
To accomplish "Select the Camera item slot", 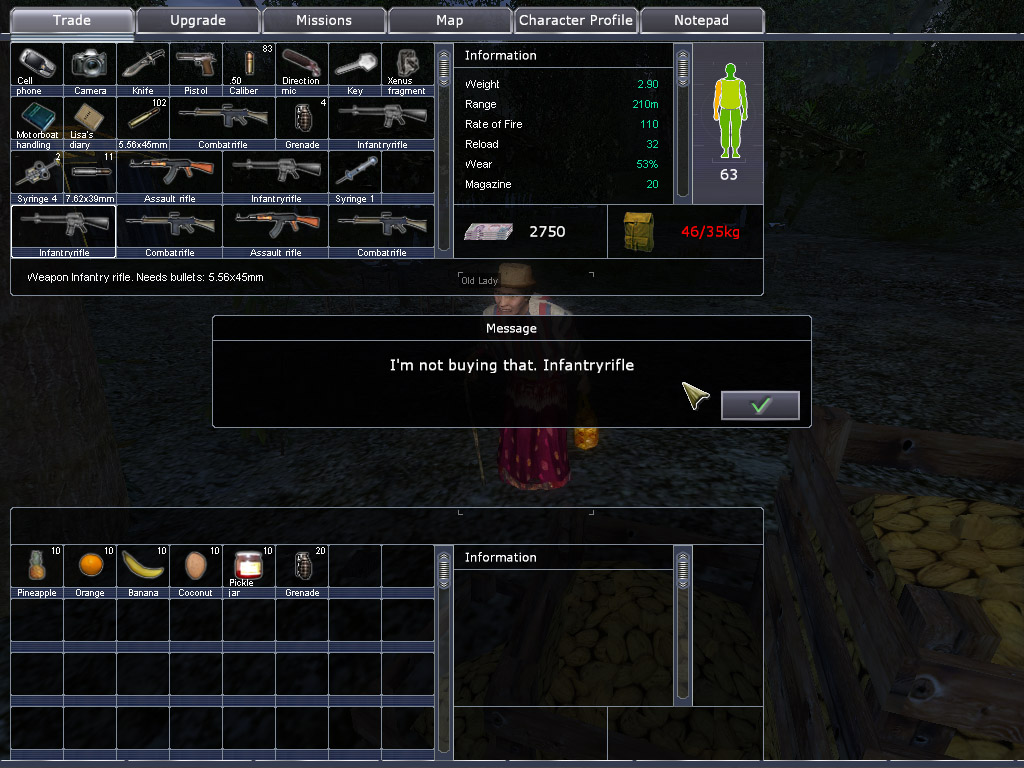I will [90, 67].
